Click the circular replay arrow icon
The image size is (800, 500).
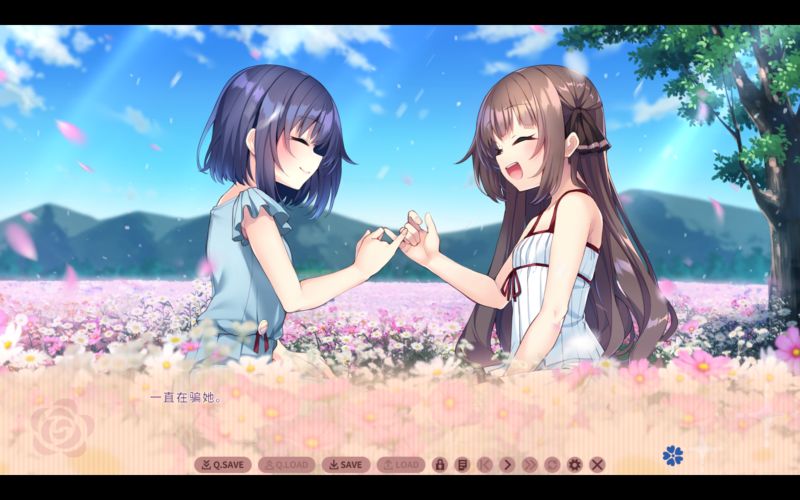tap(552, 464)
